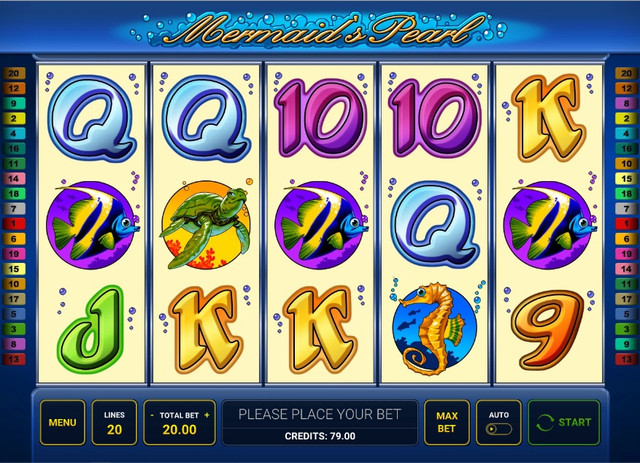The height and width of the screenshot is (463, 640).
Task: Increase total bet with the plus sign
Action: click(207, 414)
